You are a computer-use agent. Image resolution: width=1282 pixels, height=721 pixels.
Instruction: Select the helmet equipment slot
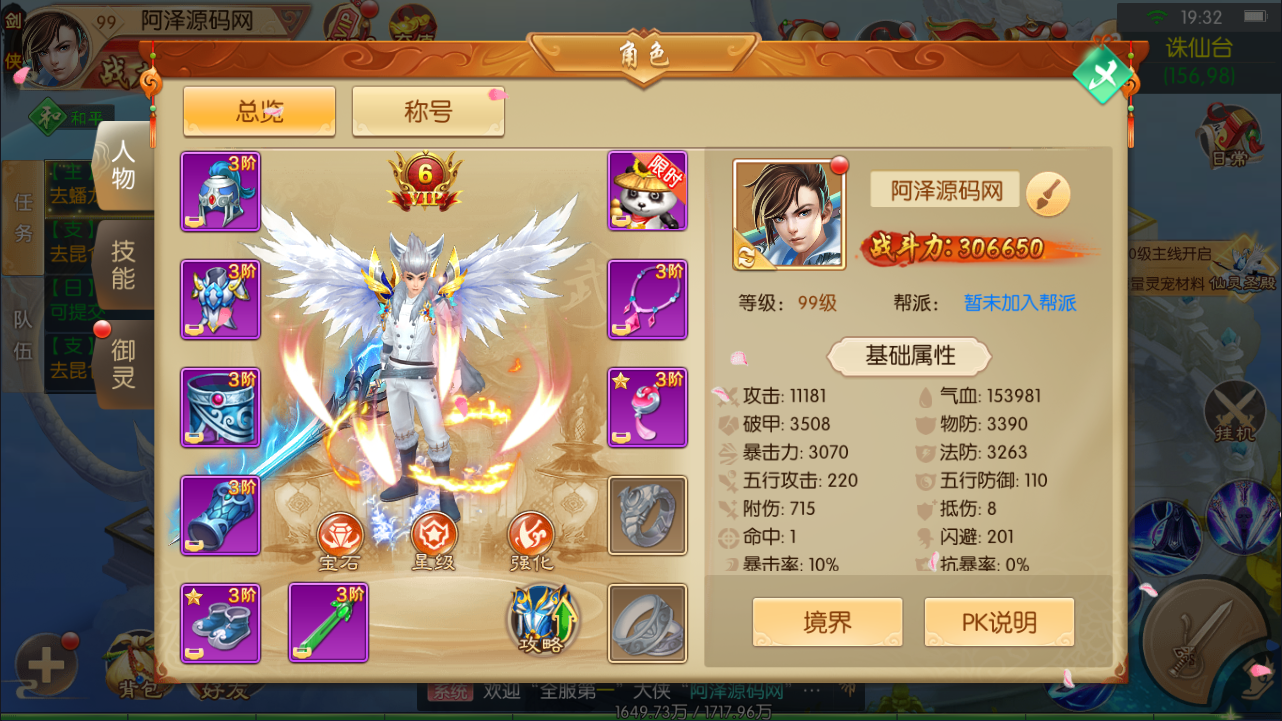[x=220, y=192]
